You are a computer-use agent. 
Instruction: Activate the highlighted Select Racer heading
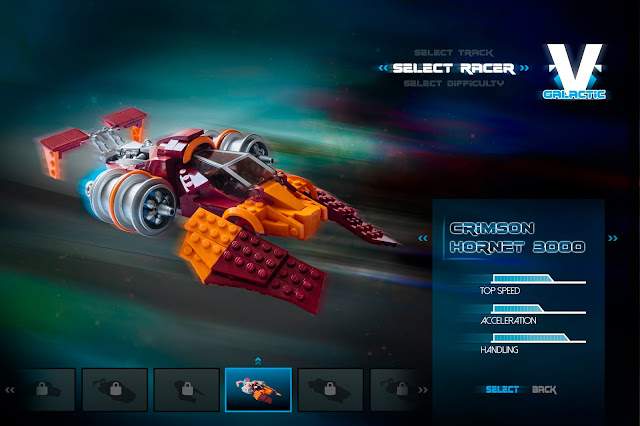[453, 68]
